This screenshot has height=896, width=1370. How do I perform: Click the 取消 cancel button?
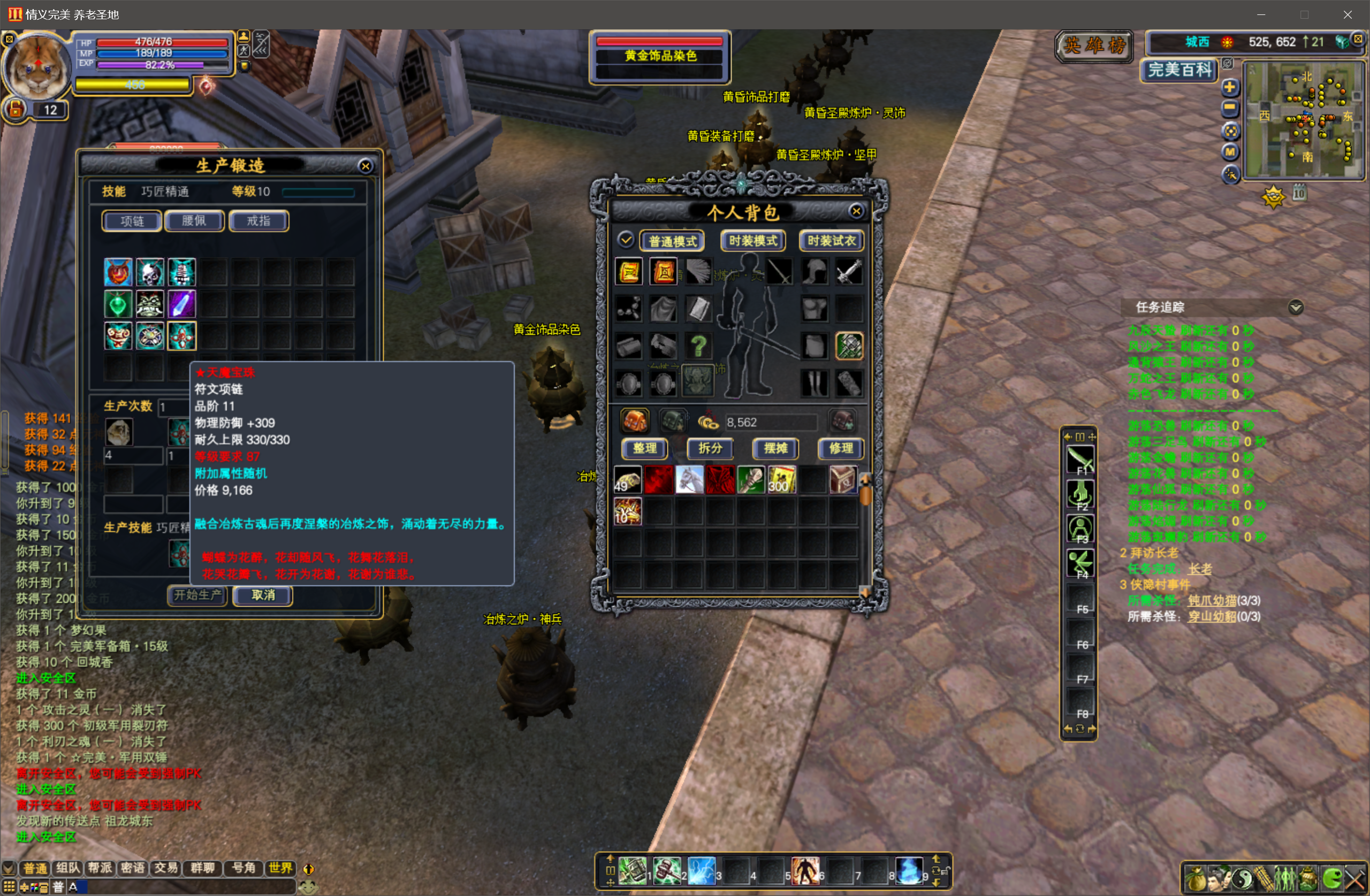263,595
